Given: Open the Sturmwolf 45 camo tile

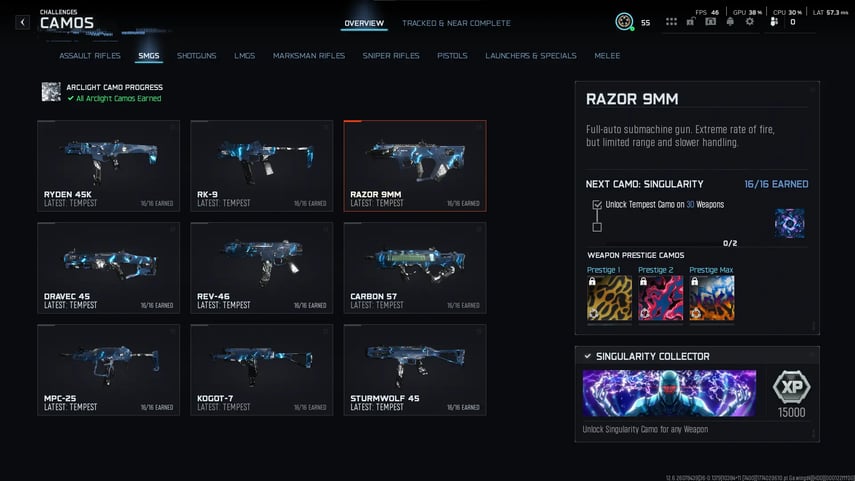Looking at the screenshot, I should (414, 369).
